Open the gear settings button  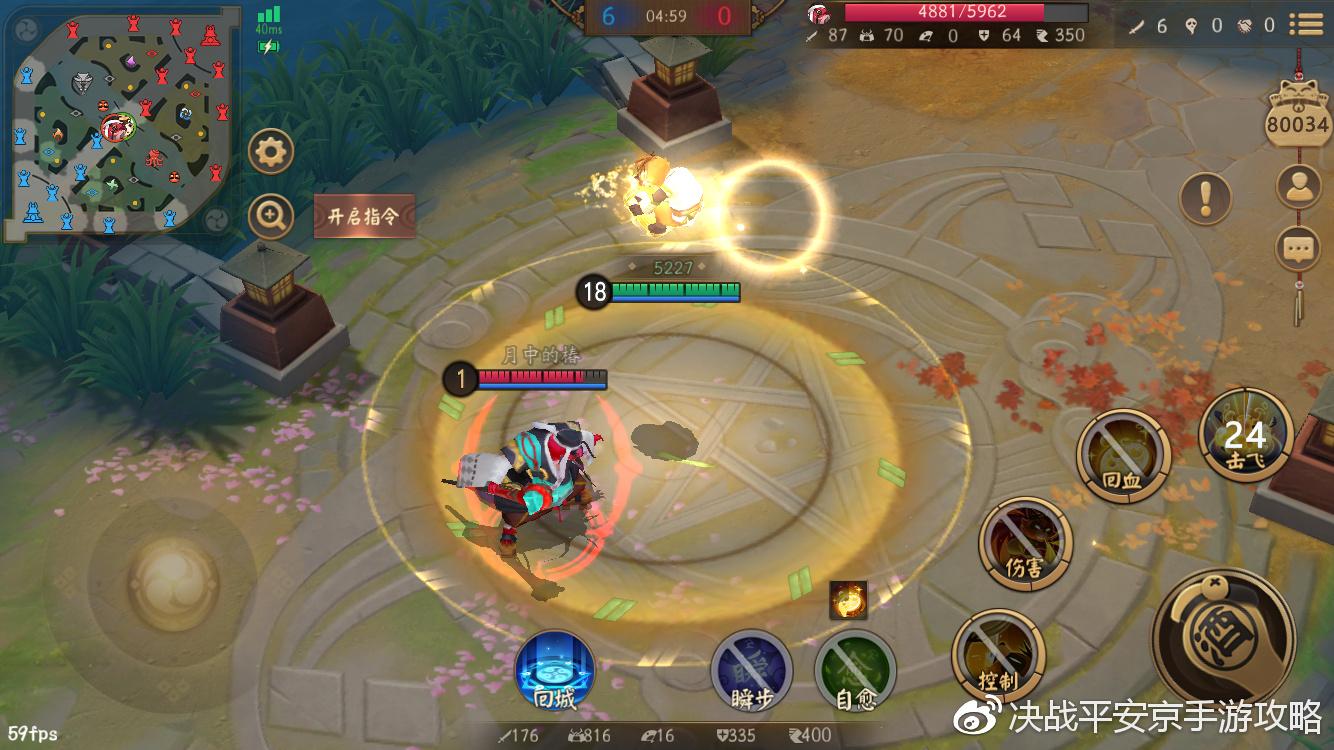(x=270, y=152)
